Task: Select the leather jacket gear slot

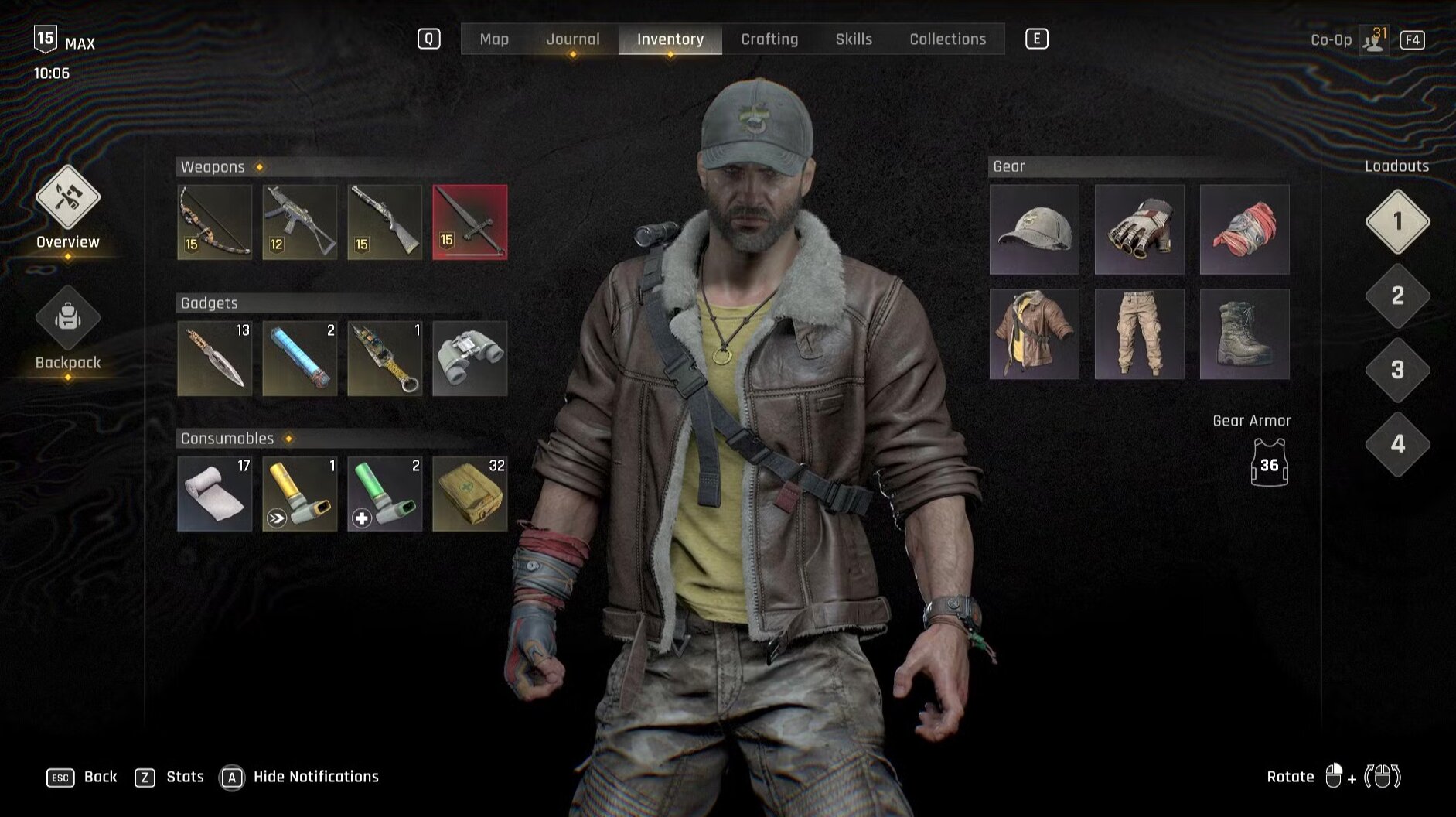Action: pyautogui.click(x=1035, y=334)
